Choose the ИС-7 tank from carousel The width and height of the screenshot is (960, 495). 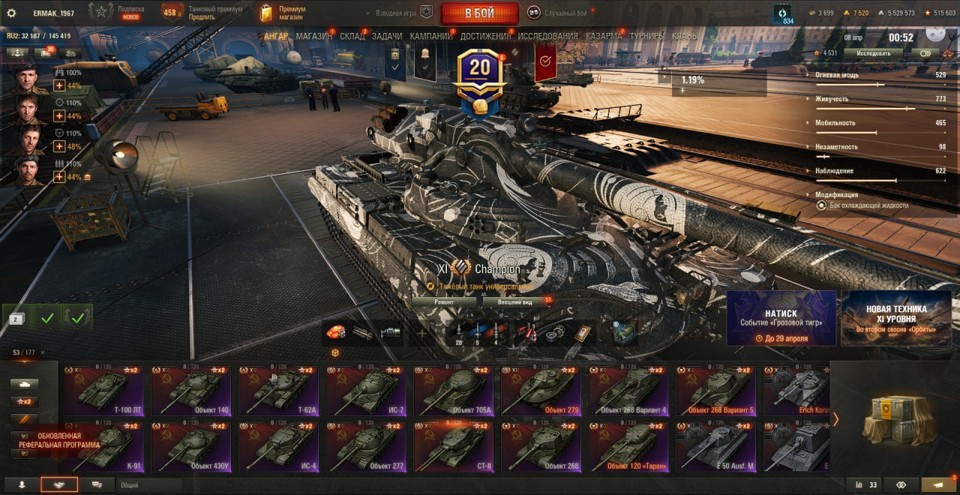point(369,390)
